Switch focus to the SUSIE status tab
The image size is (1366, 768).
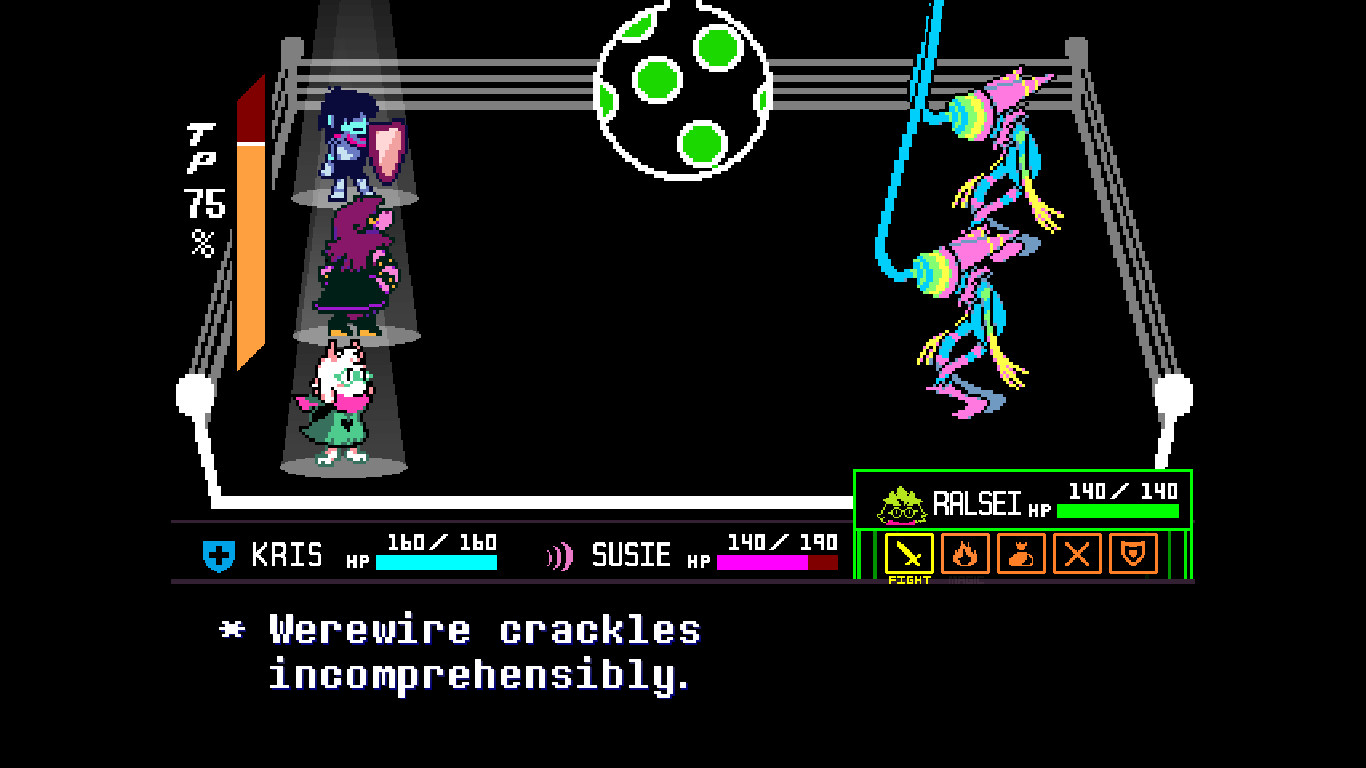click(x=630, y=555)
